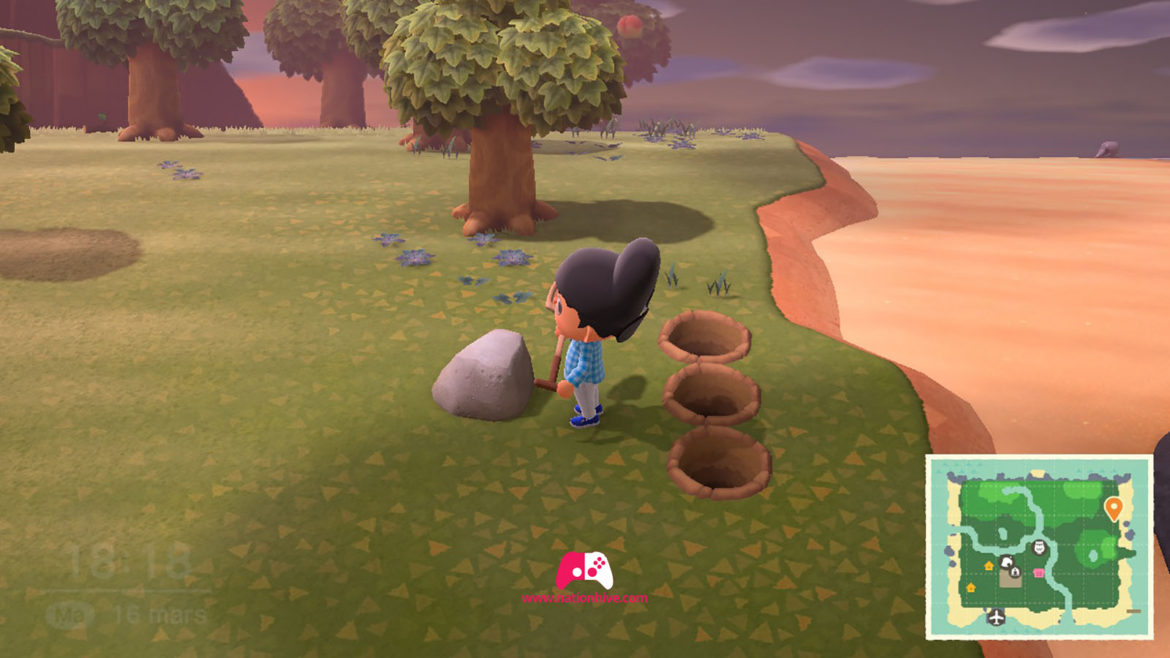Open the nationhive.com watermark link
The image size is (1170, 658).
585,599
